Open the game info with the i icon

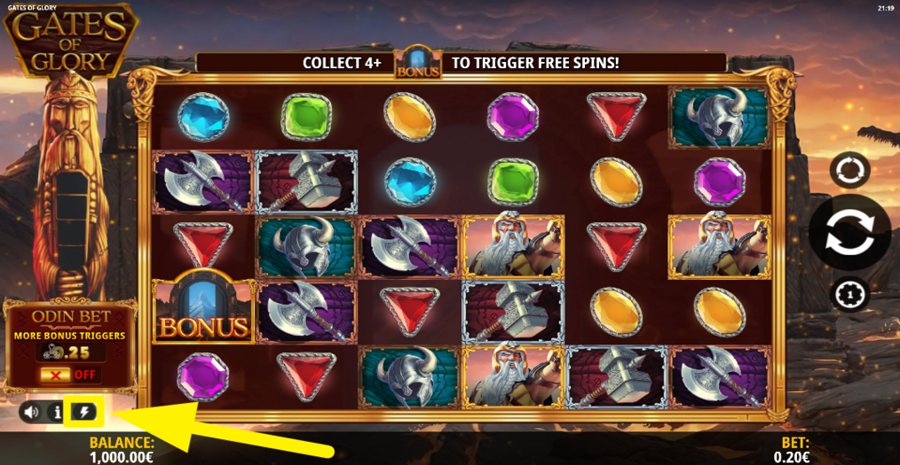[x=57, y=410]
